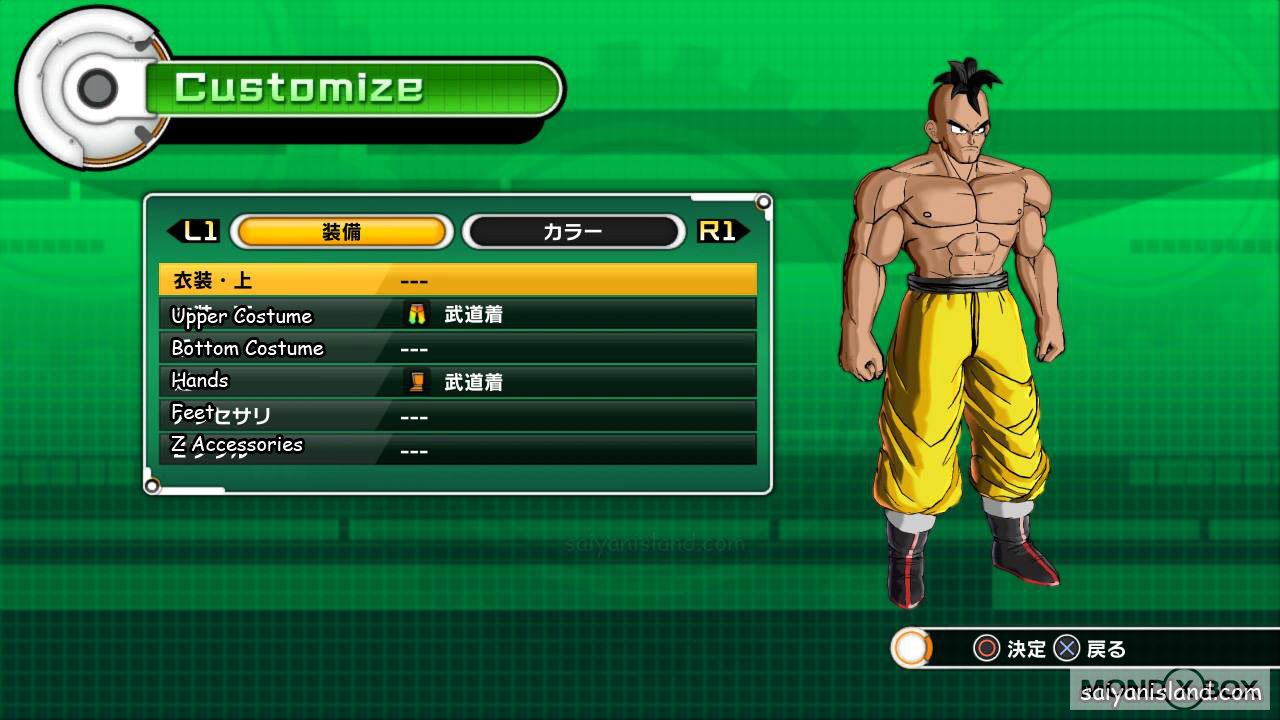This screenshot has width=1280, height=720.
Task: Select the Upper Costume row
Action: (x=457, y=315)
